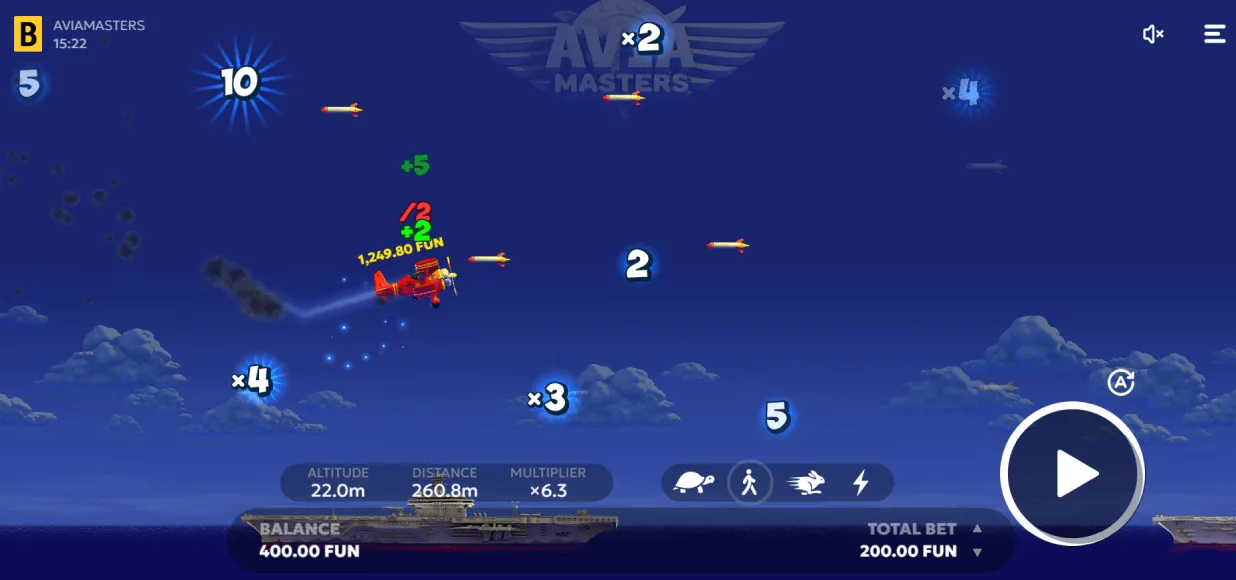
Task: Open the hamburger menu
Action: coord(1214,34)
